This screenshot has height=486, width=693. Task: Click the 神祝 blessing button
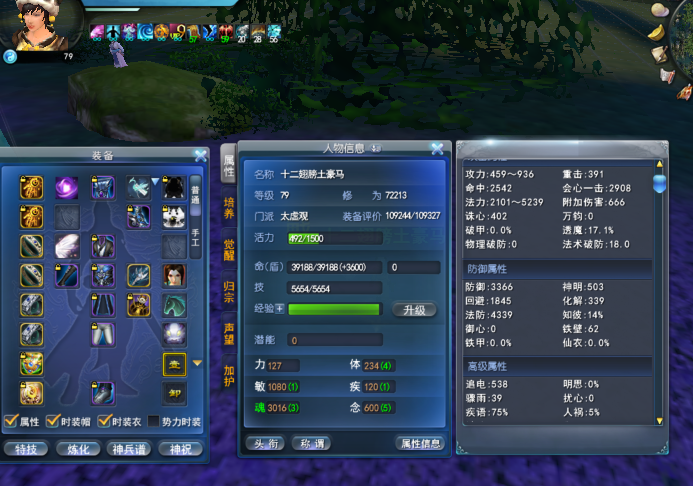(x=180, y=449)
